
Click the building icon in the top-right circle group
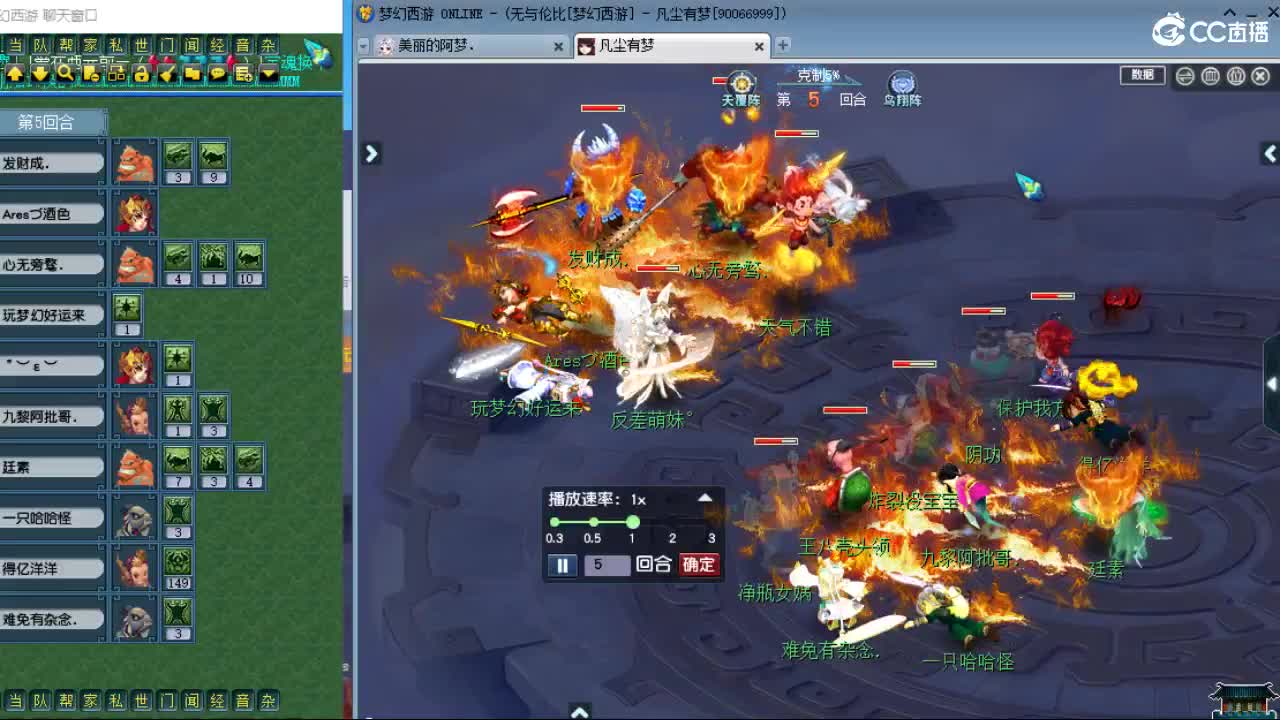click(x=1211, y=75)
